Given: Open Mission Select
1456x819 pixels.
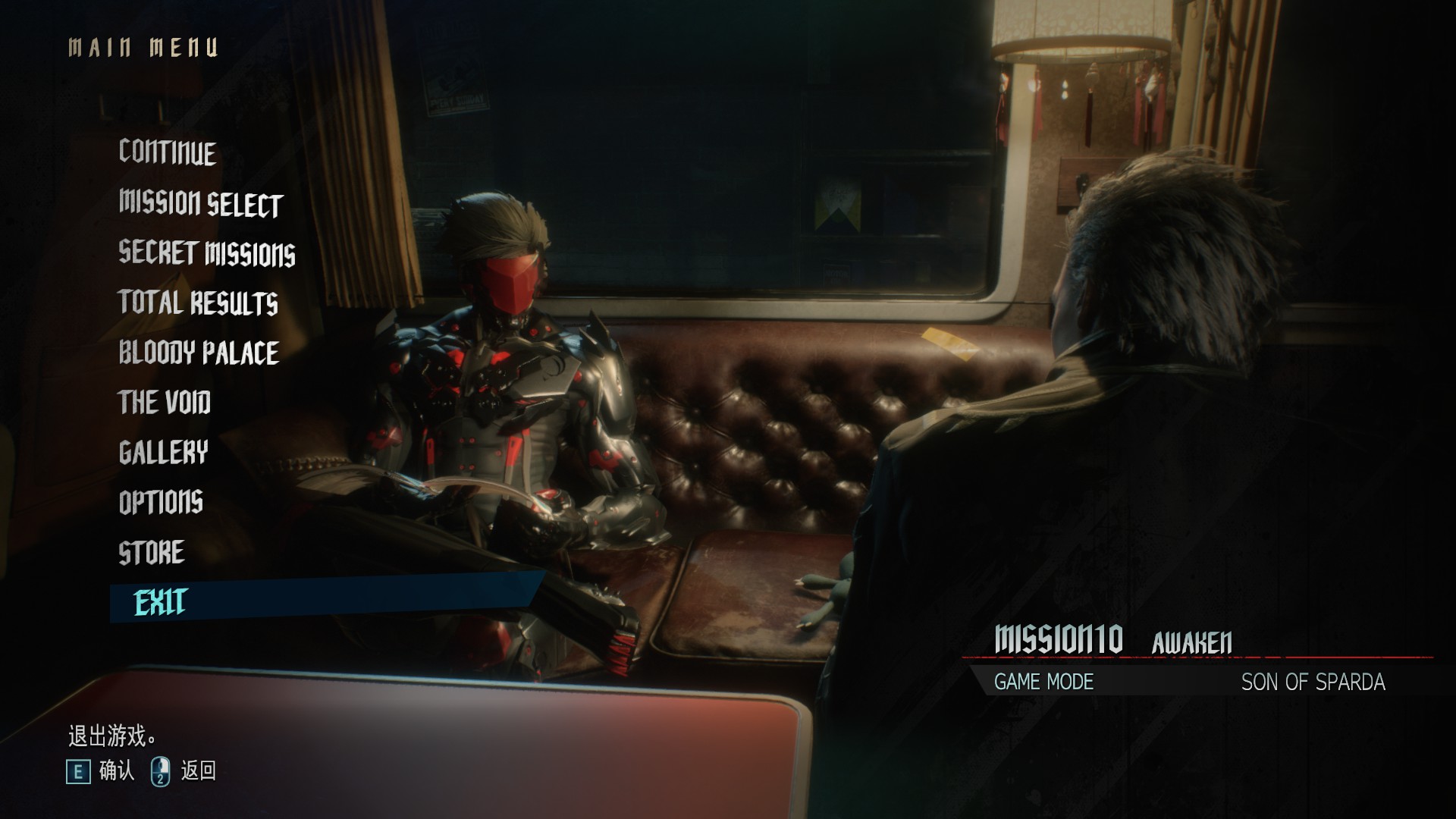Looking at the screenshot, I should pos(201,203).
